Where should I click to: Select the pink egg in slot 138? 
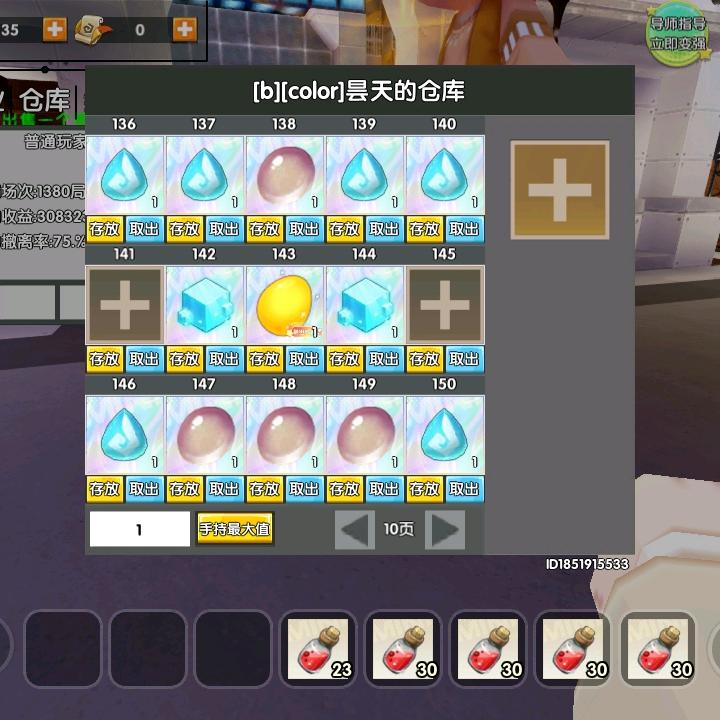click(x=284, y=175)
